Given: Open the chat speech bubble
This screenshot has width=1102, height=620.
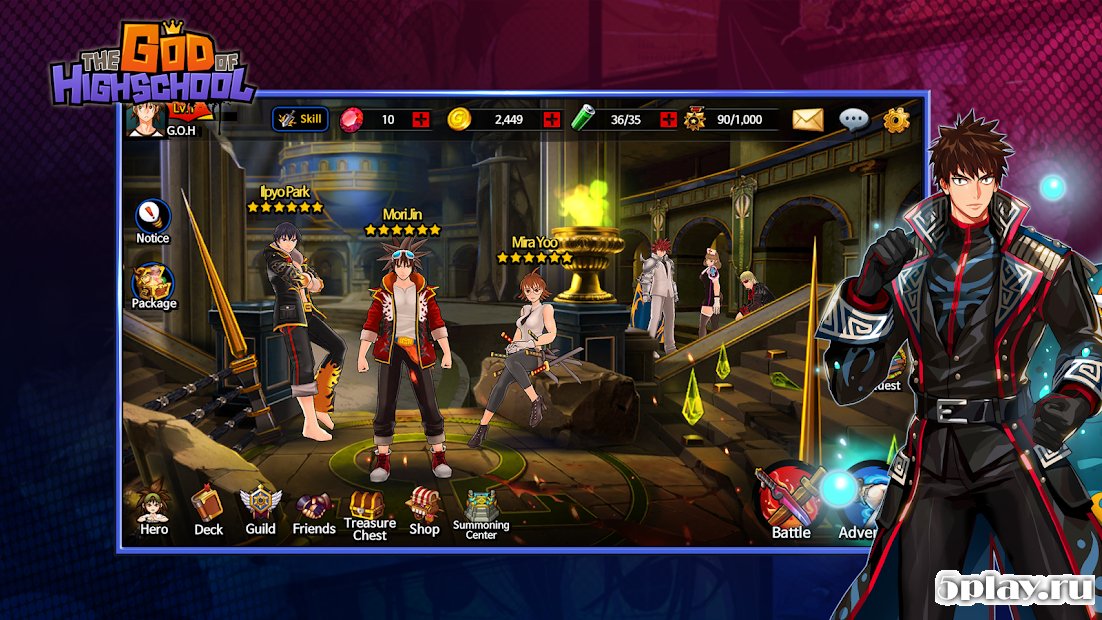Looking at the screenshot, I should coord(853,120).
